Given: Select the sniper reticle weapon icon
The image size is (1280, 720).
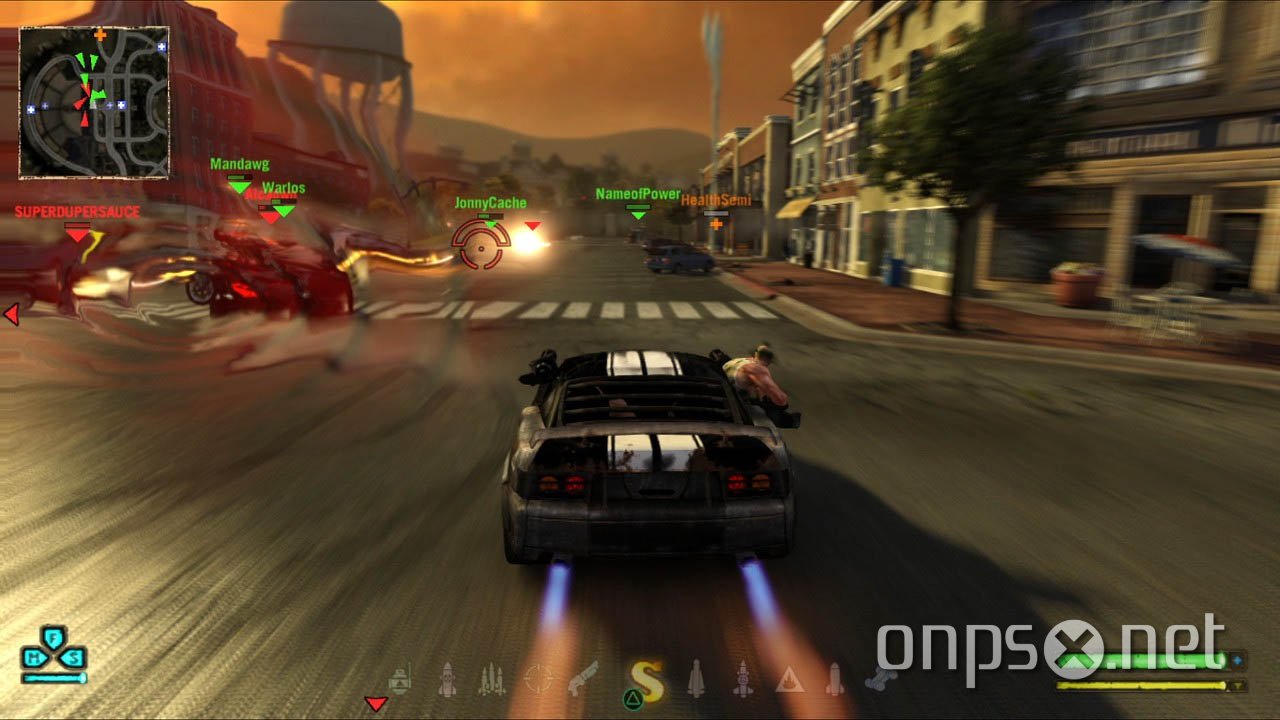Looking at the screenshot, I should [x=540, y=676].
